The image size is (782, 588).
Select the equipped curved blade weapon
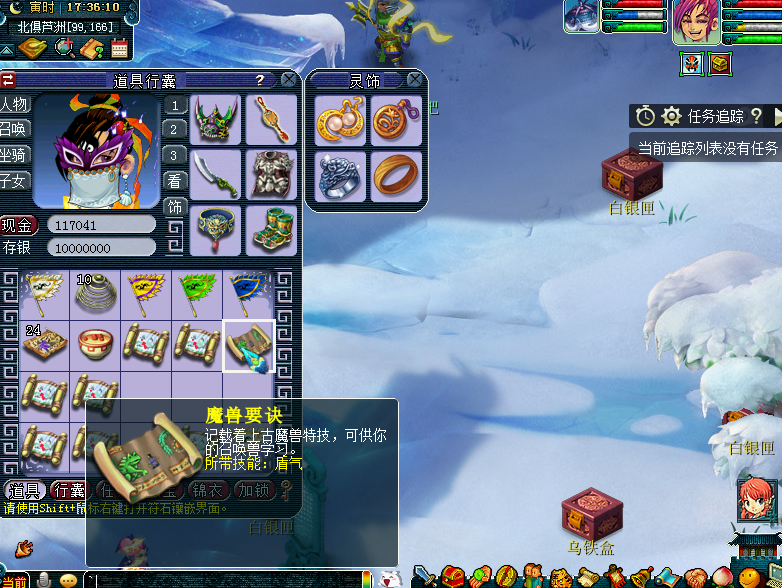click(x=215, y=174)
